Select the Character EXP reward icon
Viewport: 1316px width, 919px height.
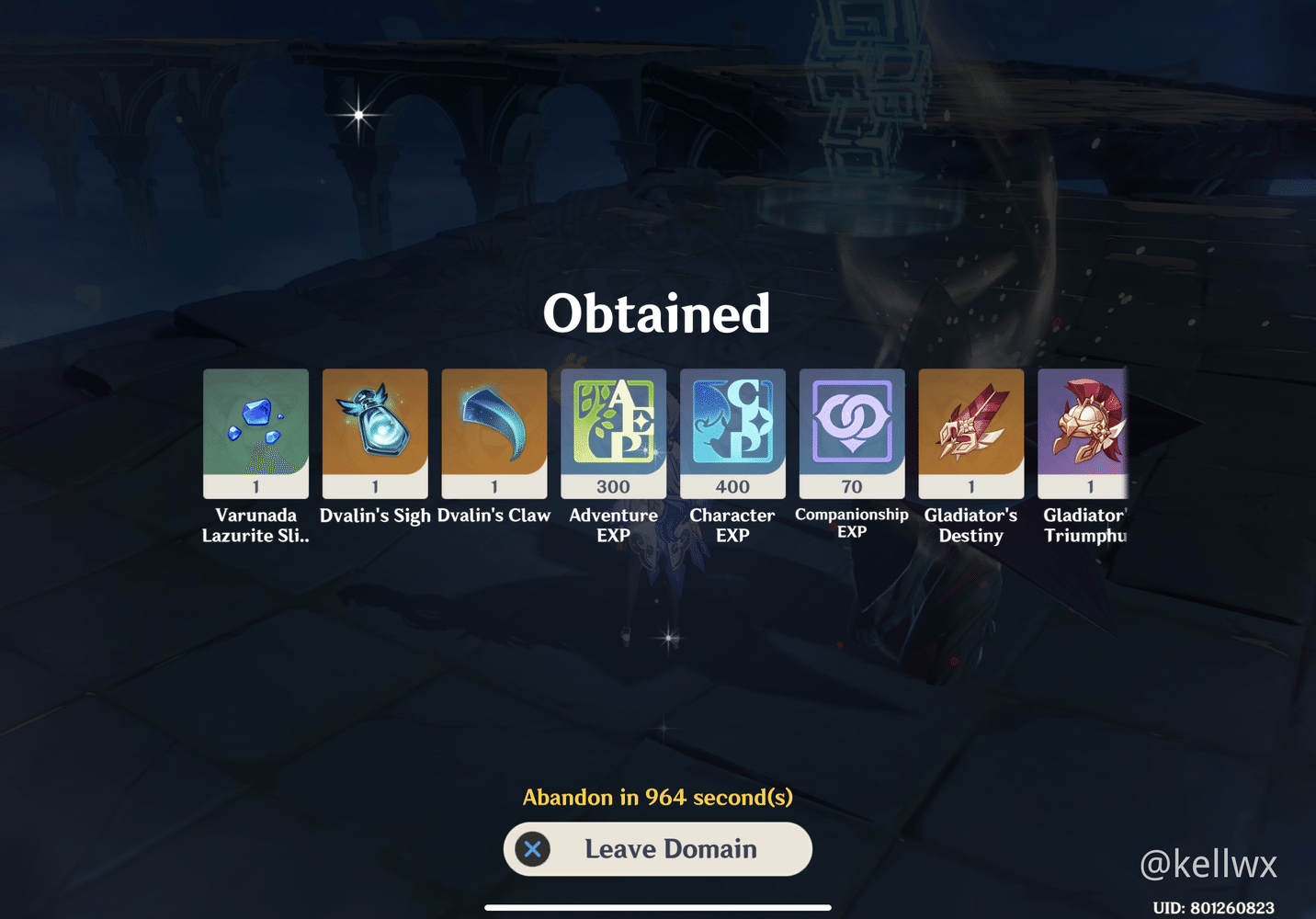[732, 423]
